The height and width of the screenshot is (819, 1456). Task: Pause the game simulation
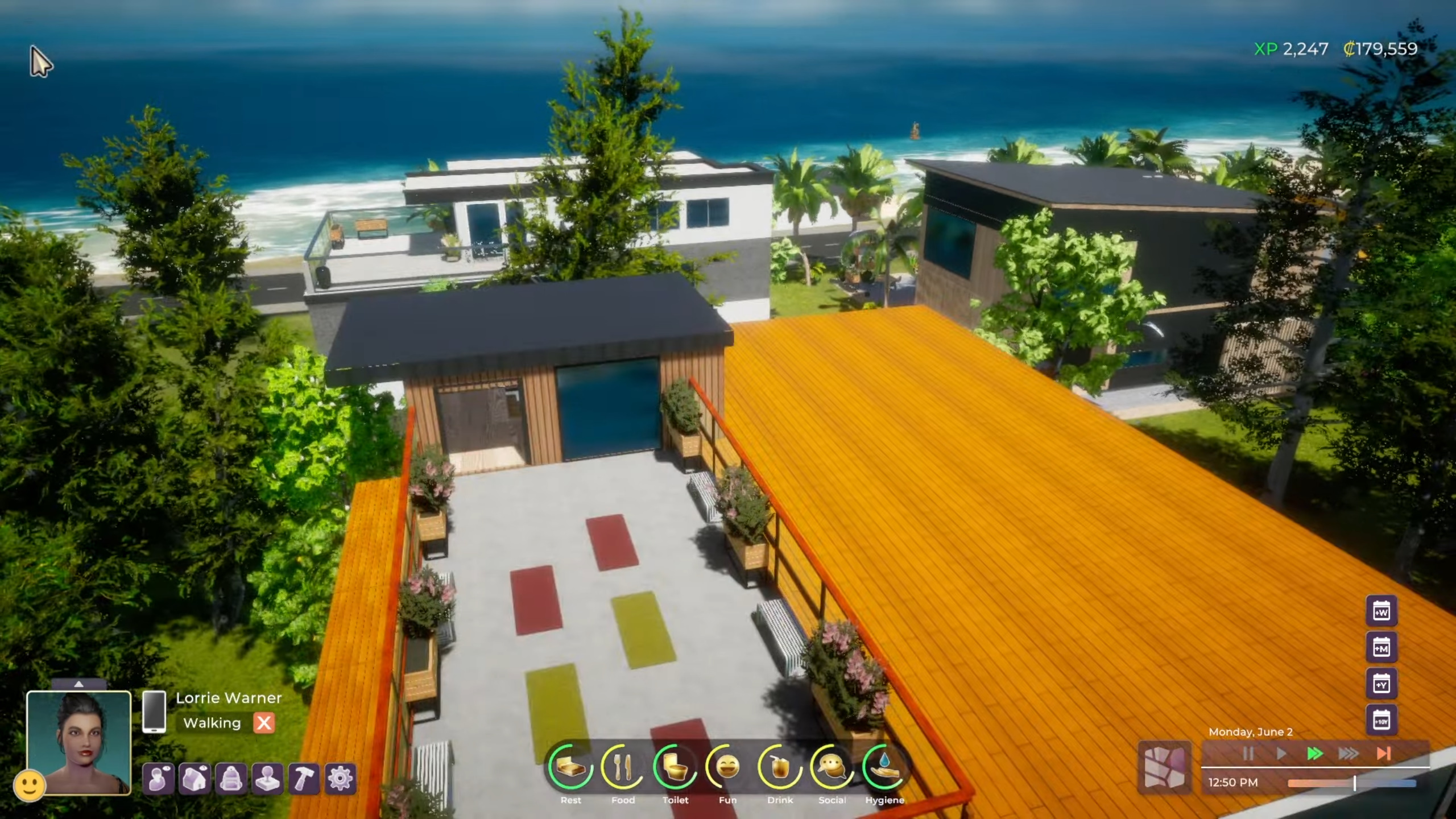tap(1249, 754)
